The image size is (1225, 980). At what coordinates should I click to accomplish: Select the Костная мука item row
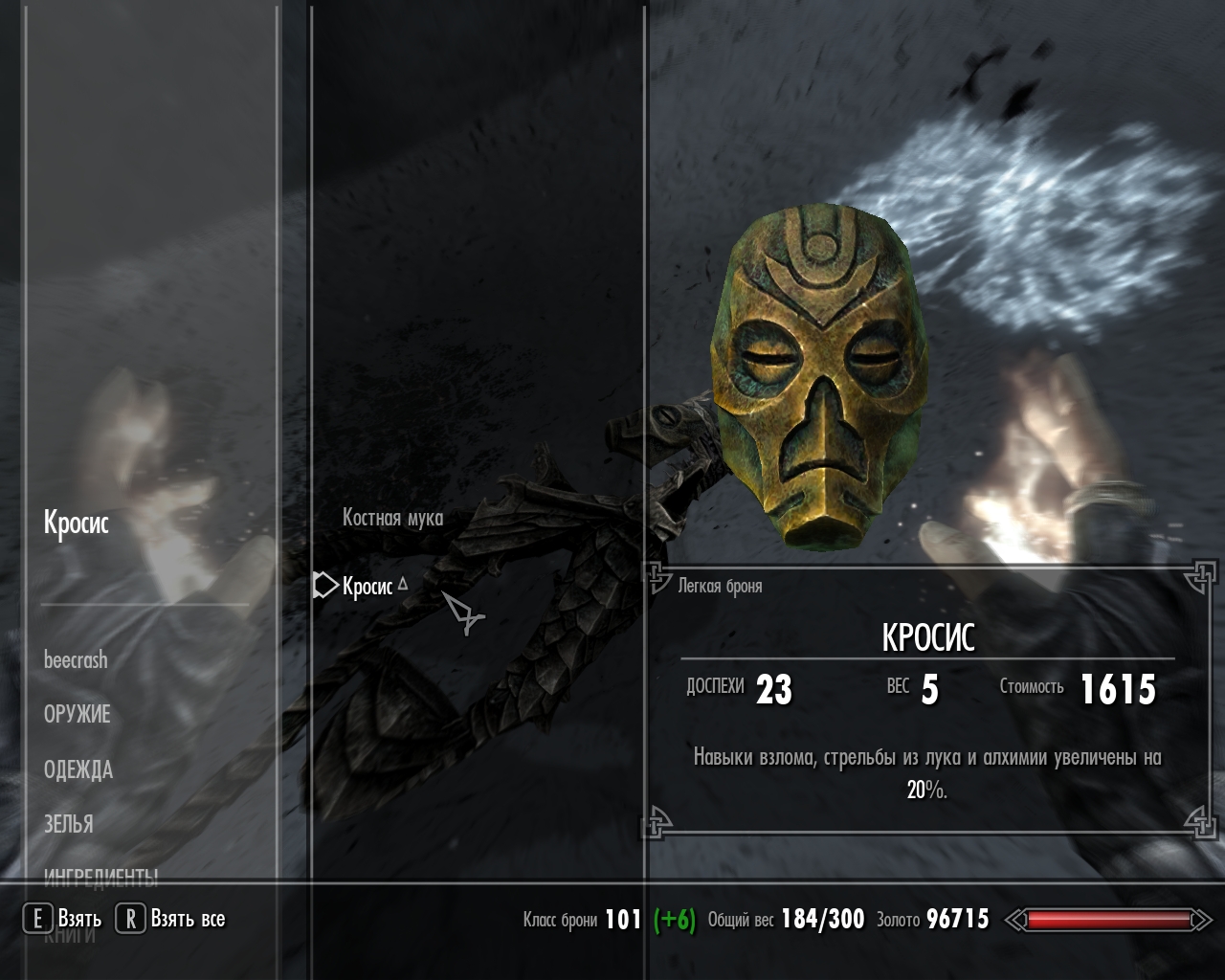point(392,518)
